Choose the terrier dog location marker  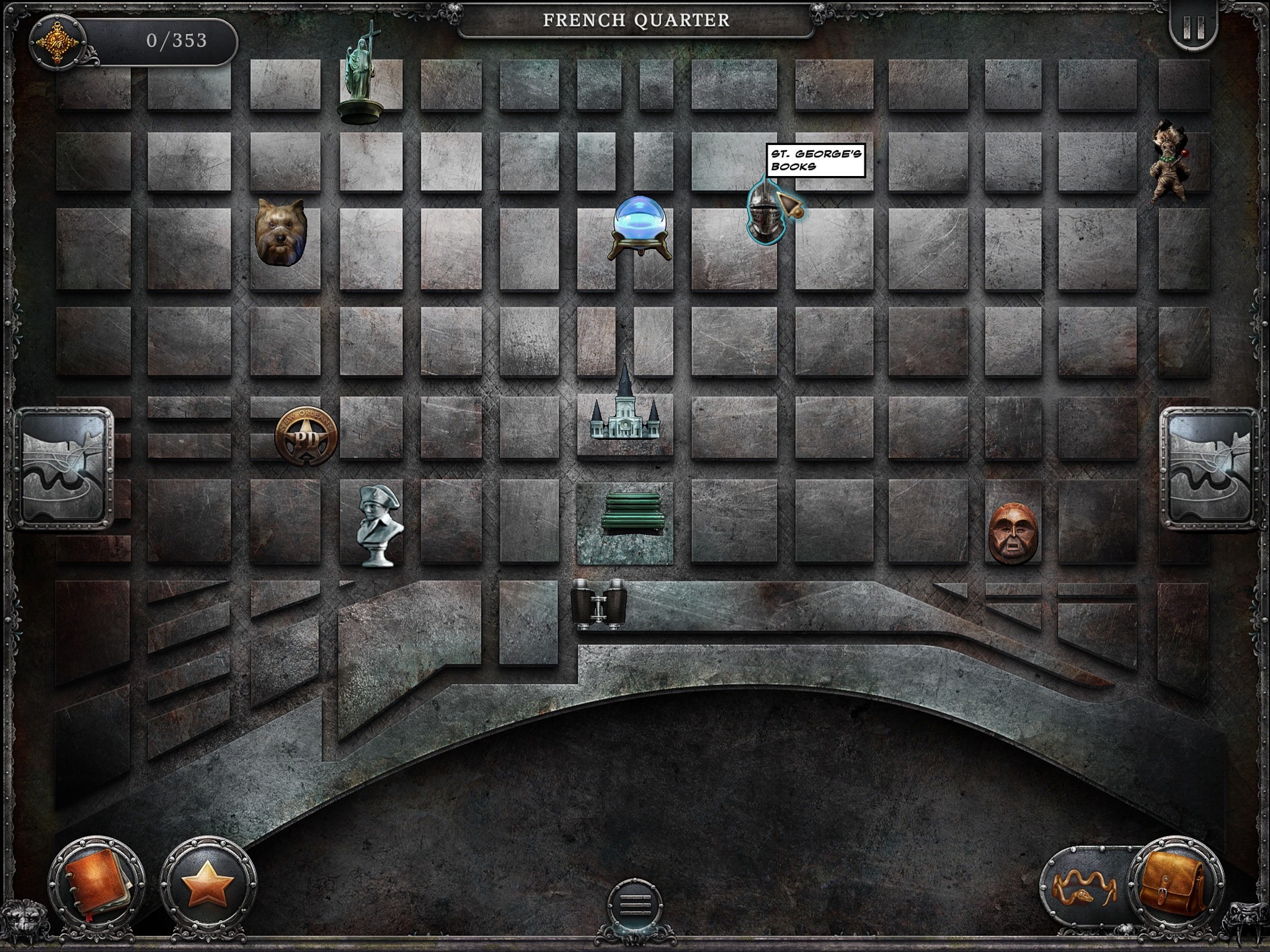tap(280, 232)
